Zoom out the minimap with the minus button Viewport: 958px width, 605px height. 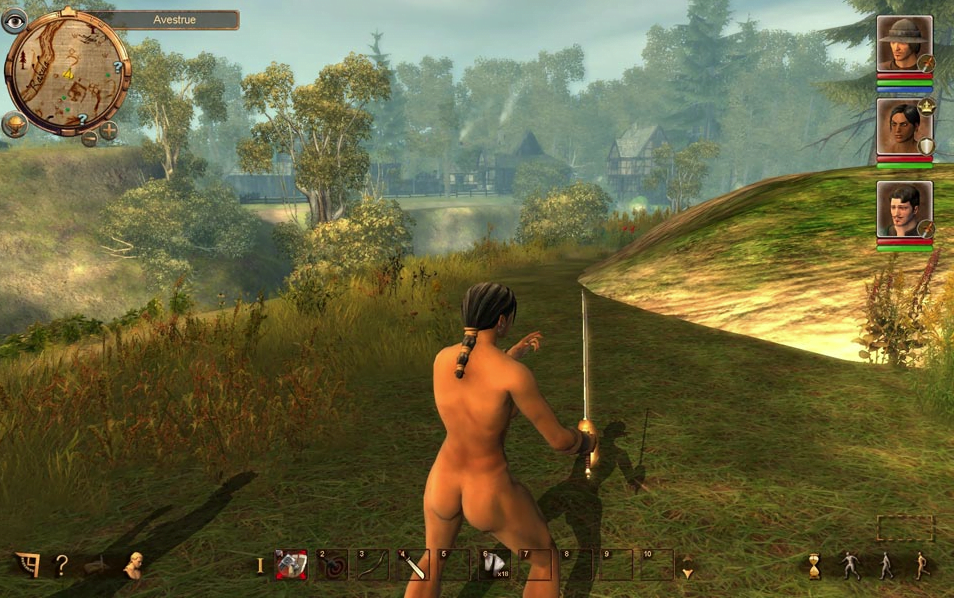click(x=89, y=138)
